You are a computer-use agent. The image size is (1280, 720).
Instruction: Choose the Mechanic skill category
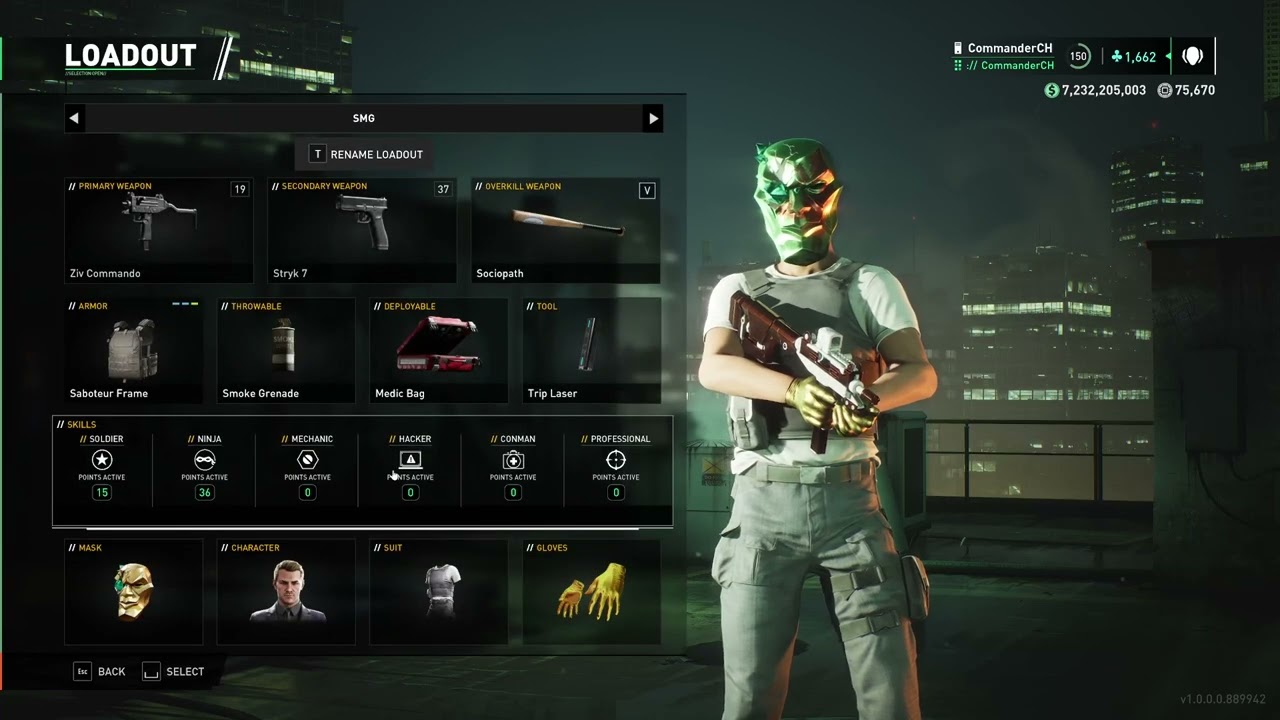click(307, 467)
